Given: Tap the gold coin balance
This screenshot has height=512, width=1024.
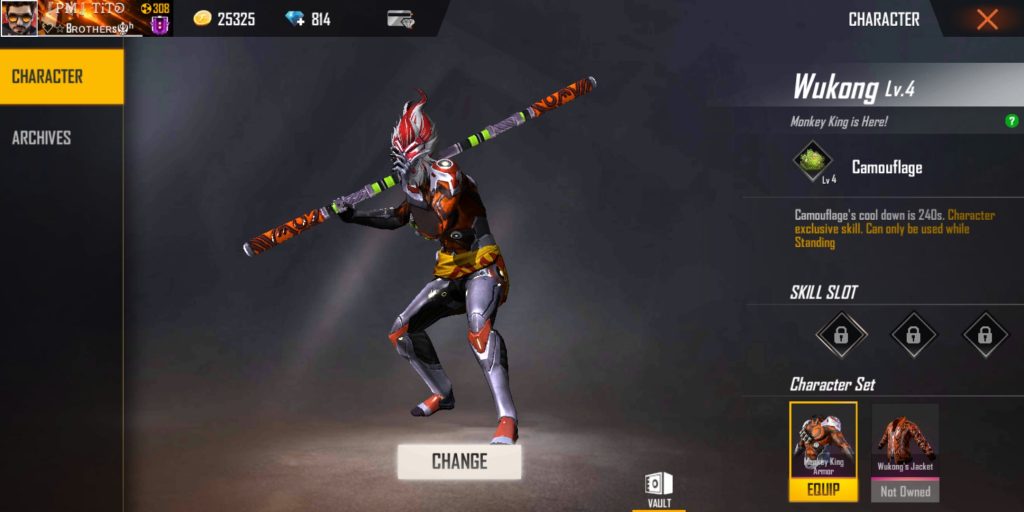Looking at the screenshot, I should coord(225,19).
